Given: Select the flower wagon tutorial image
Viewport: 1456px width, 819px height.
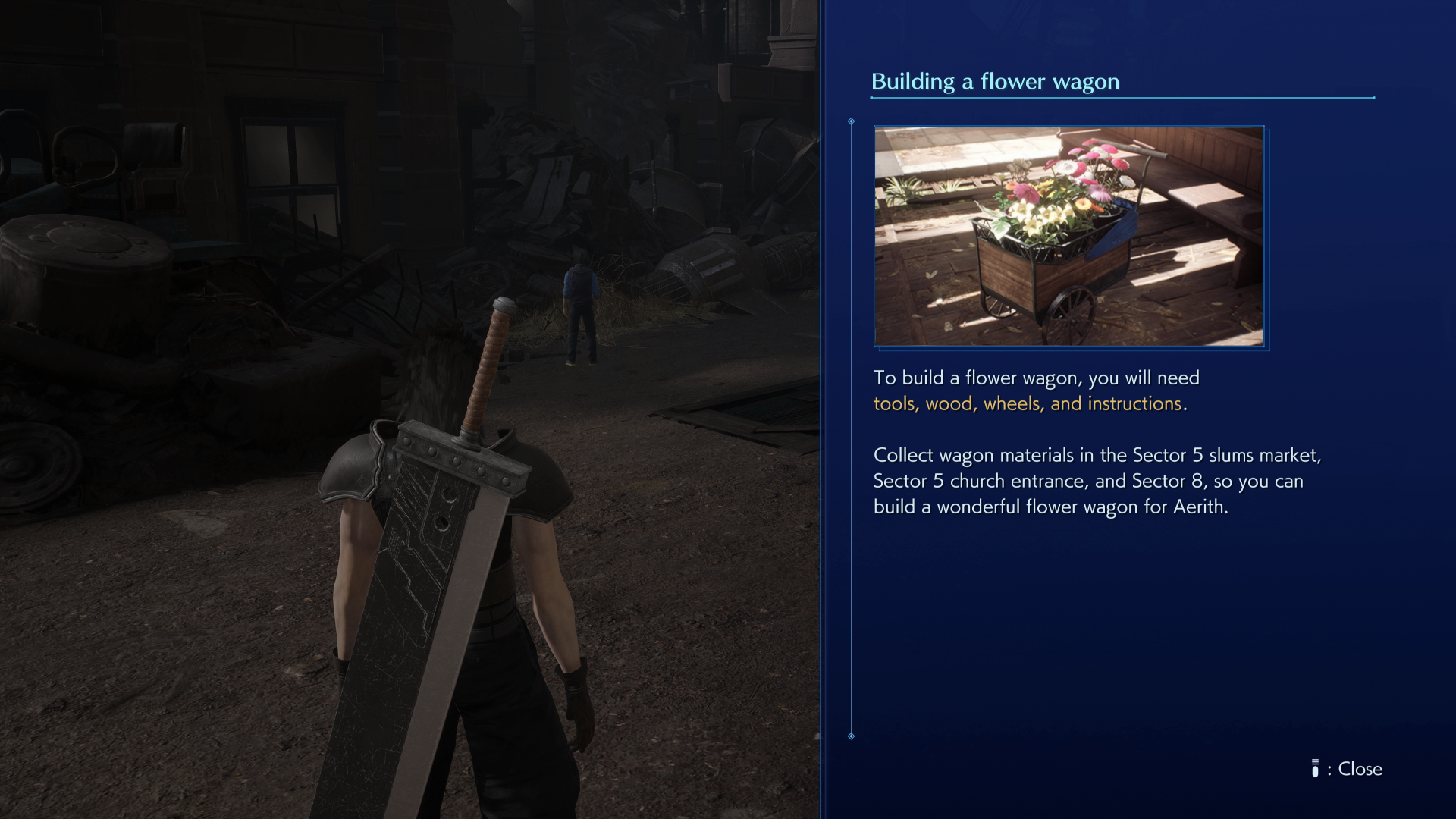Looking at the screenshot, I should coord(1069,237).
